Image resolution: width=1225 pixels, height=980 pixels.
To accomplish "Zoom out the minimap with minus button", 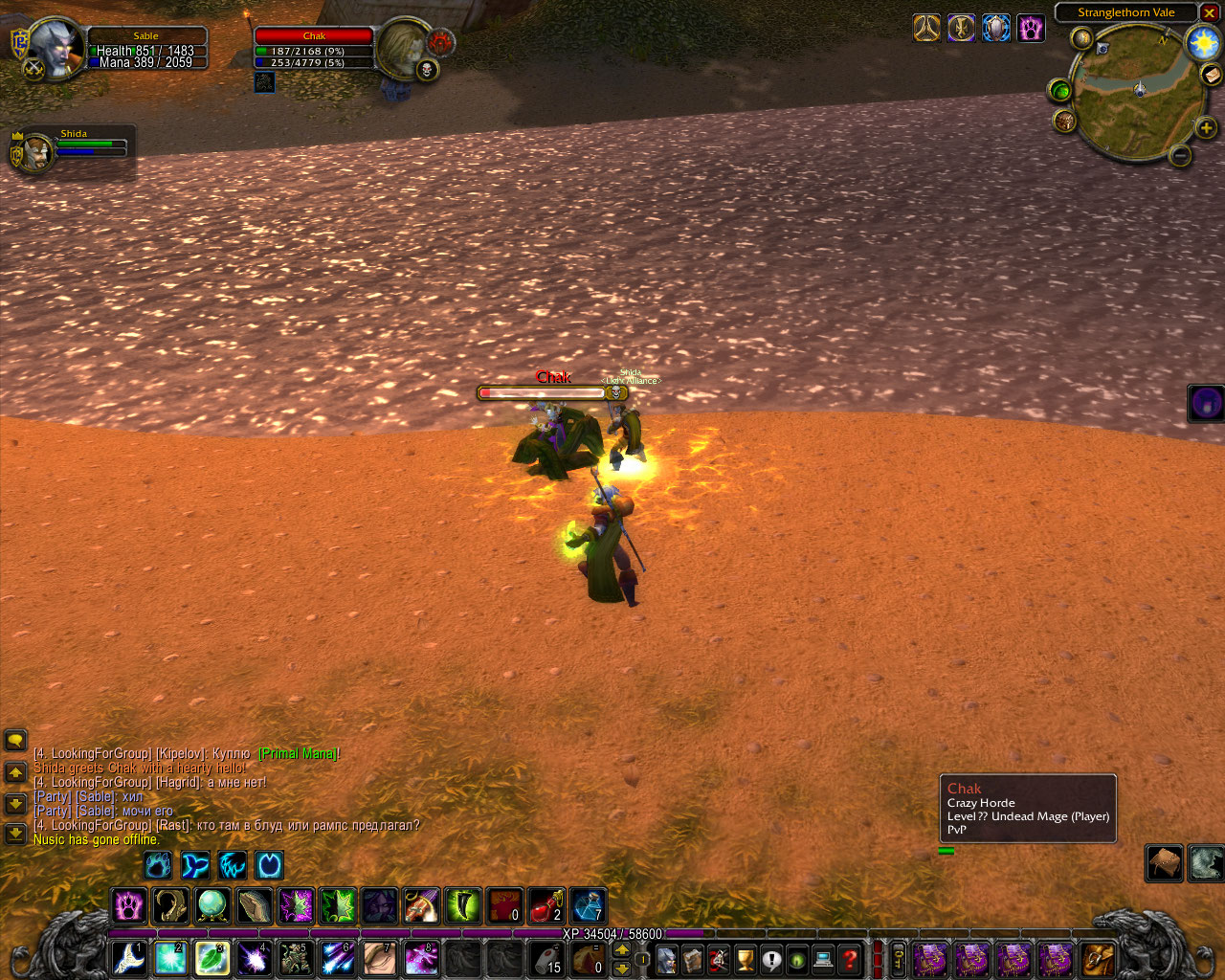I will click(x=1180, y=155).
